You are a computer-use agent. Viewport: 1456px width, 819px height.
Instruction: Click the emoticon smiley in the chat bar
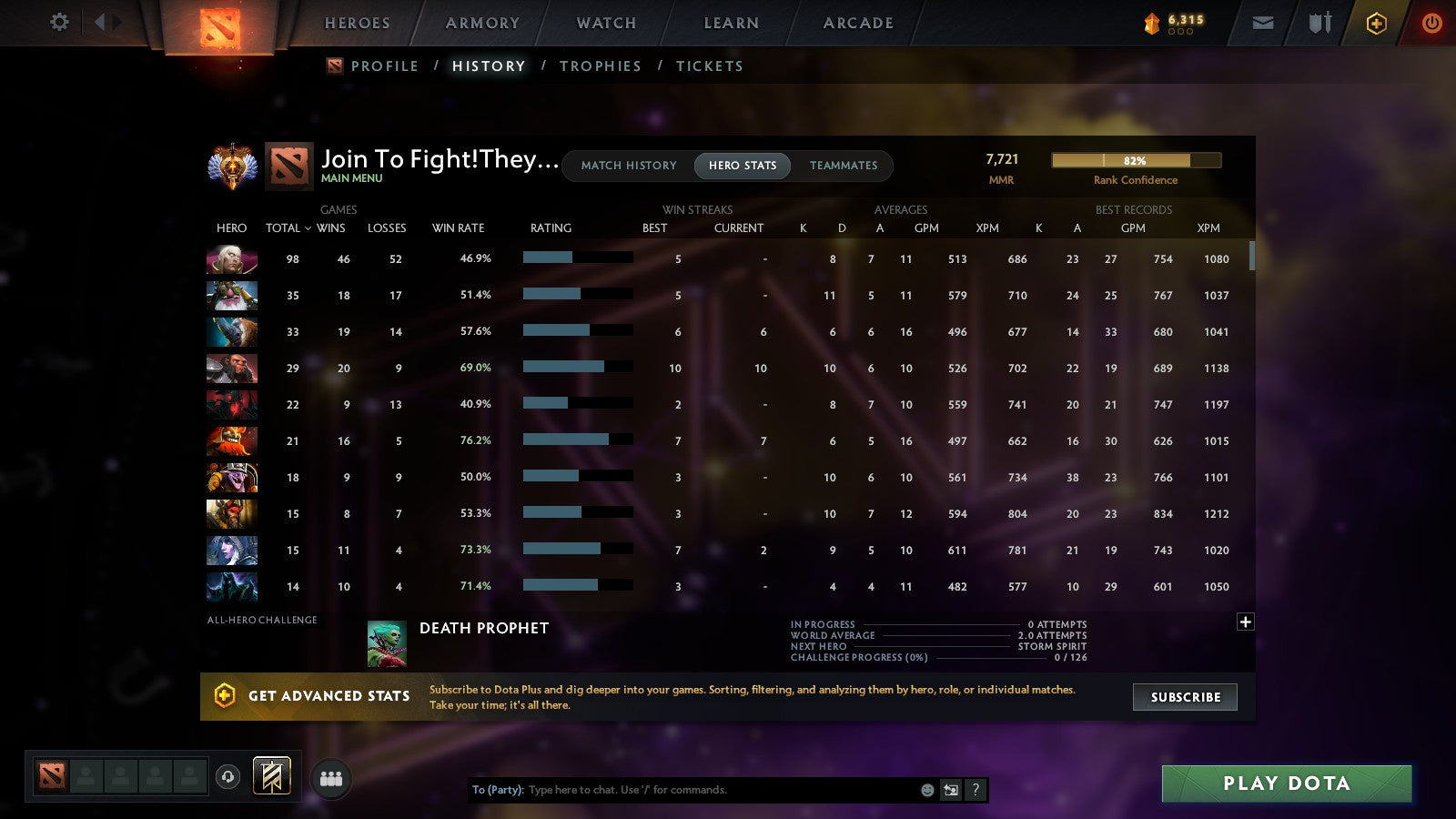(x=926, y=790)
